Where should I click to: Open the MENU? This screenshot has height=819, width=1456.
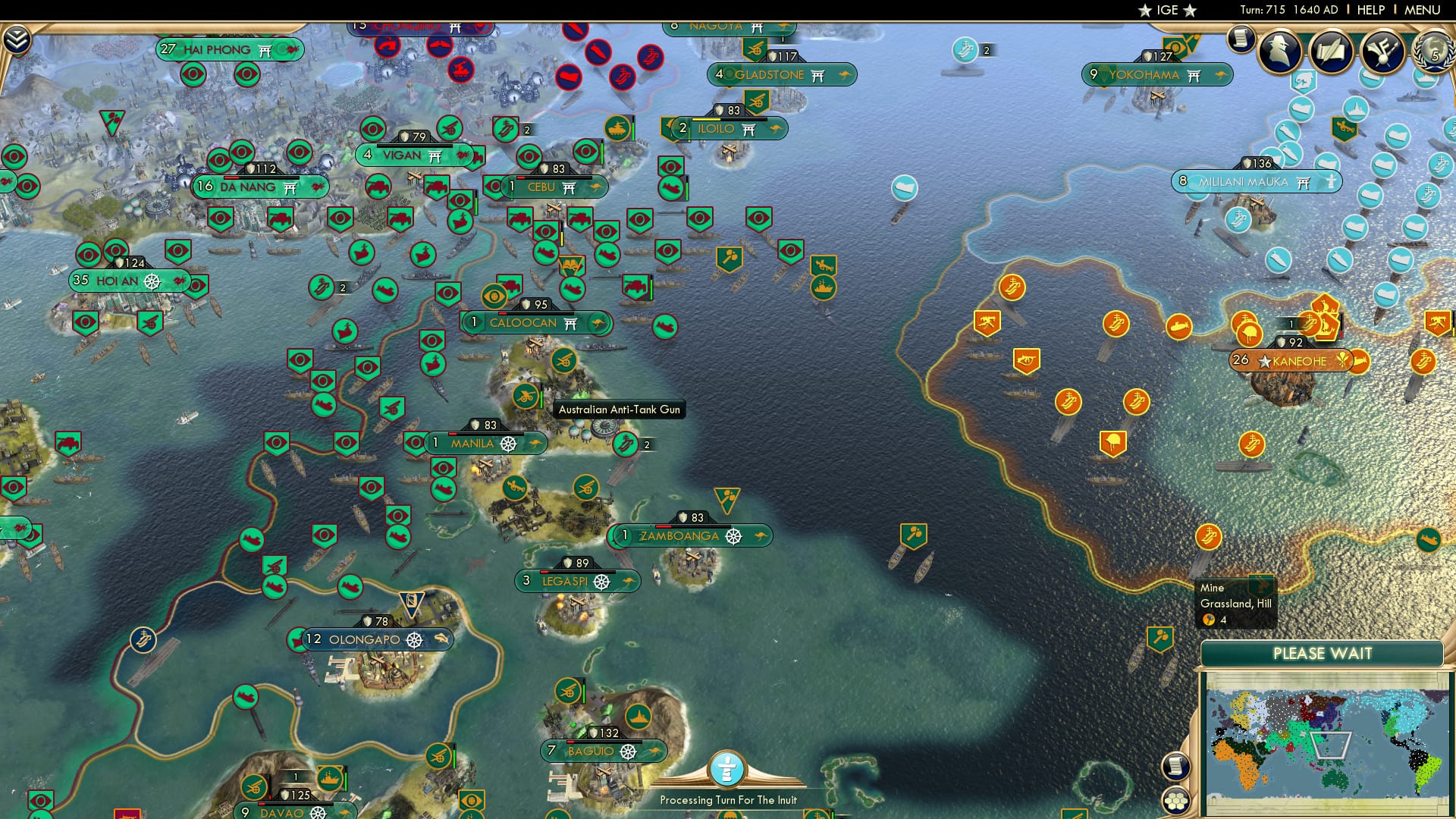1424,9
